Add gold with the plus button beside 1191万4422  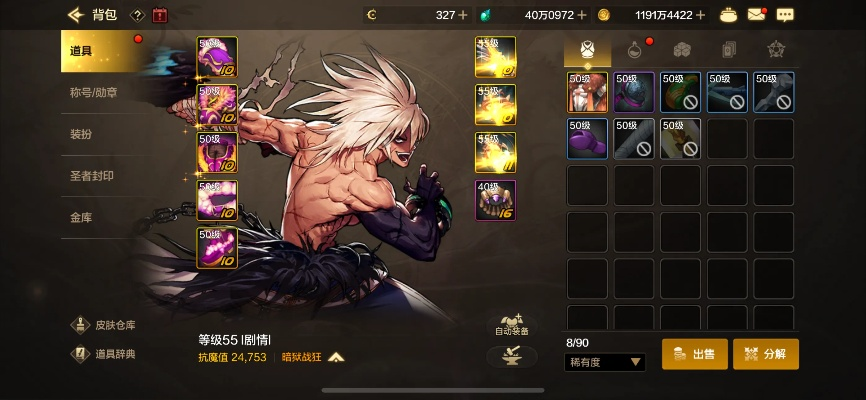[x=700, y=15]
